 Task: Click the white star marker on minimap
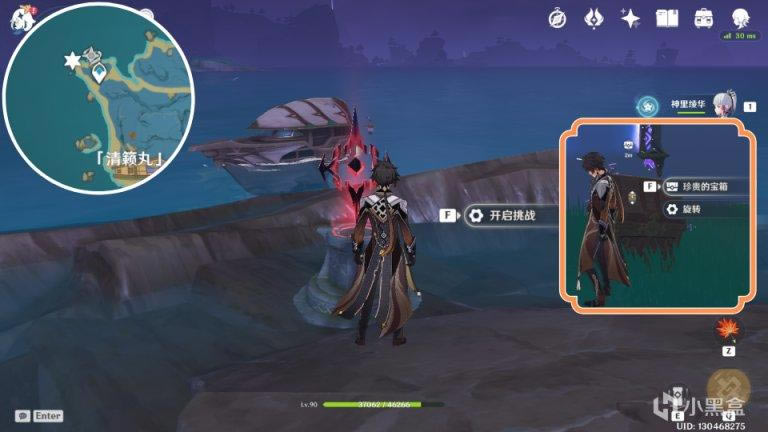click(x=72, y=62)
